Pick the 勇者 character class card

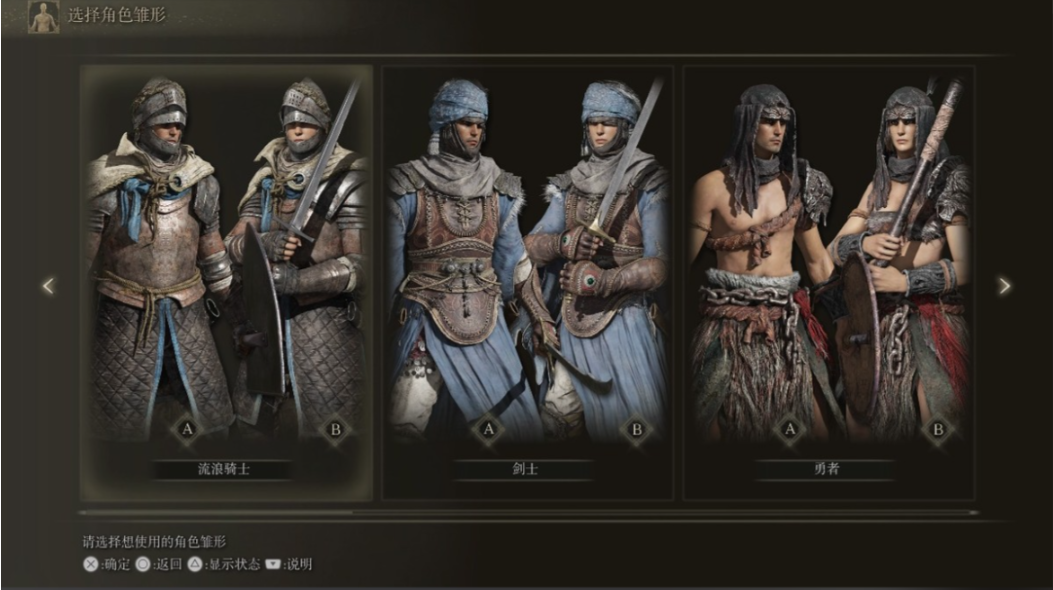point(828,280)
